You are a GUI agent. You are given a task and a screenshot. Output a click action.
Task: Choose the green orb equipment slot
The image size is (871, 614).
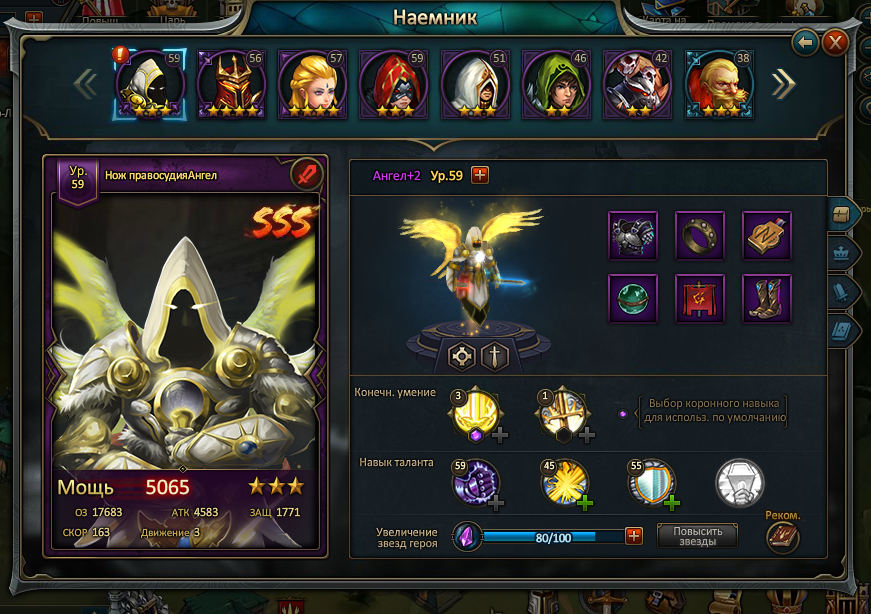click(633, 299)
